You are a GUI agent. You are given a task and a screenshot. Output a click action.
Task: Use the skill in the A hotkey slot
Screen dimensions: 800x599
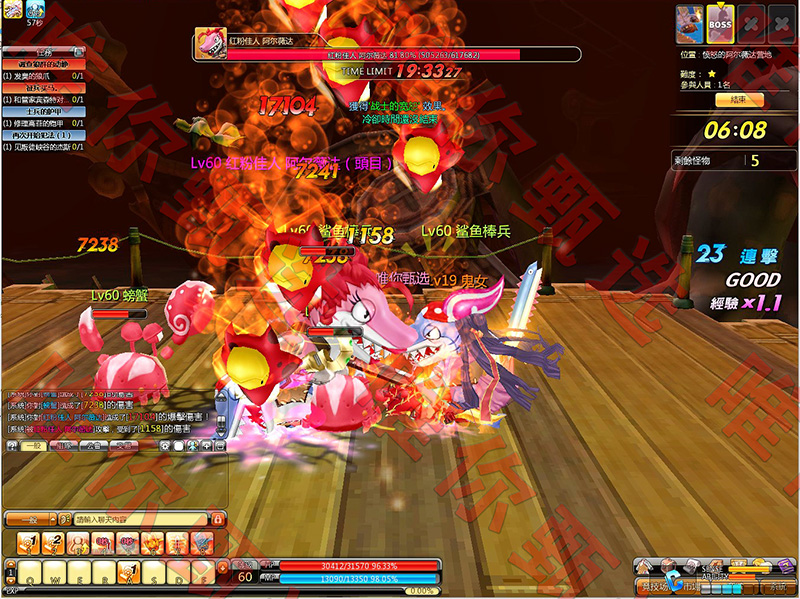127,573
